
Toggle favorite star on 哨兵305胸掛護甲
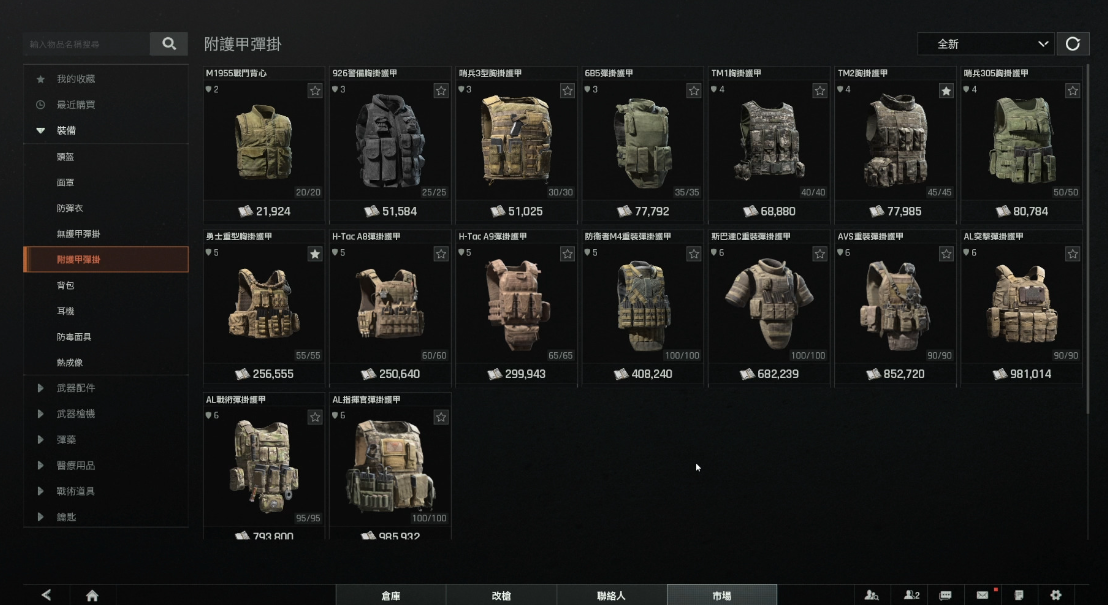pyautogui.click(x=1072, y=91)
